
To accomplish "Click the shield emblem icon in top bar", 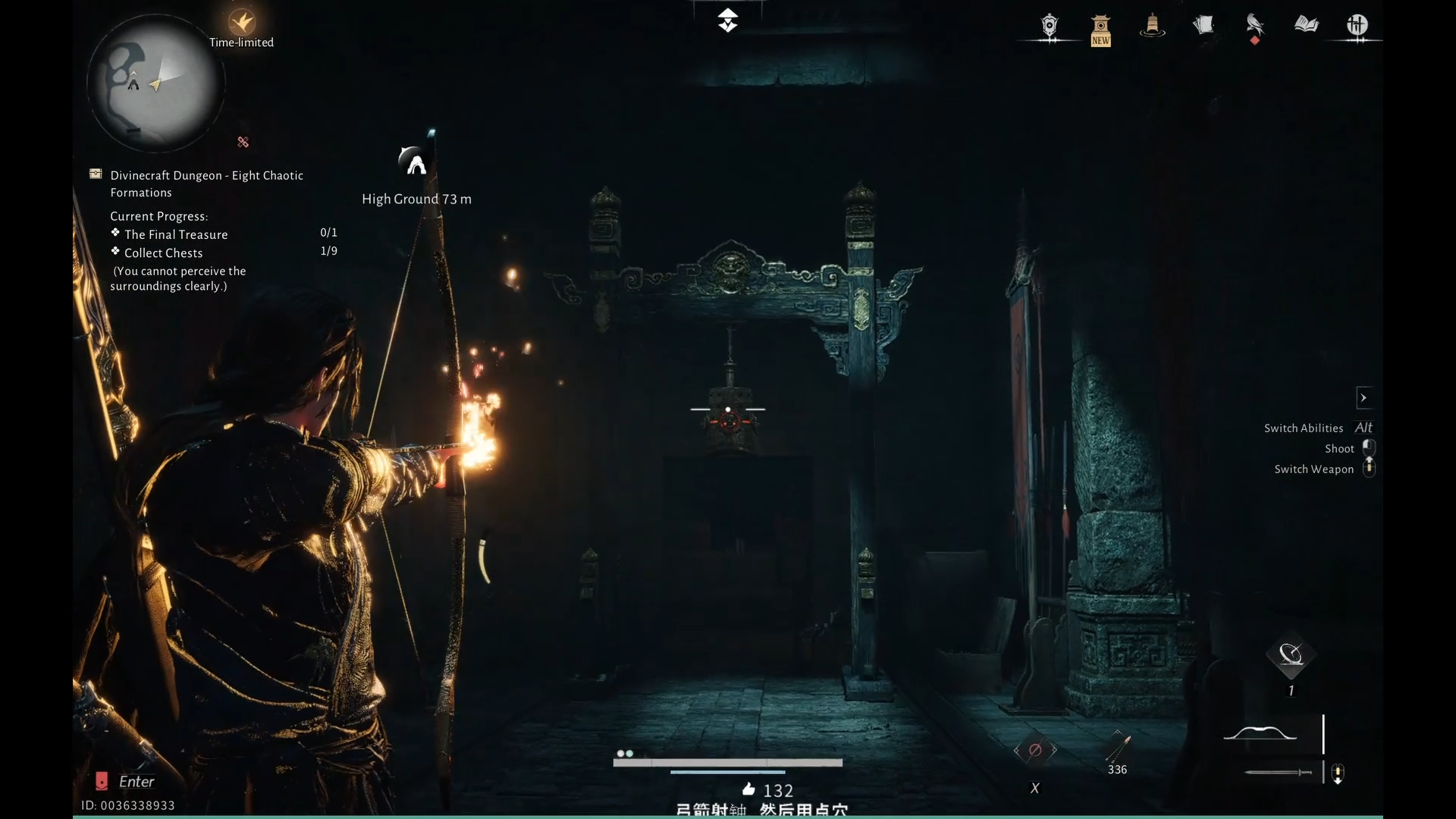I will 1050,26.
